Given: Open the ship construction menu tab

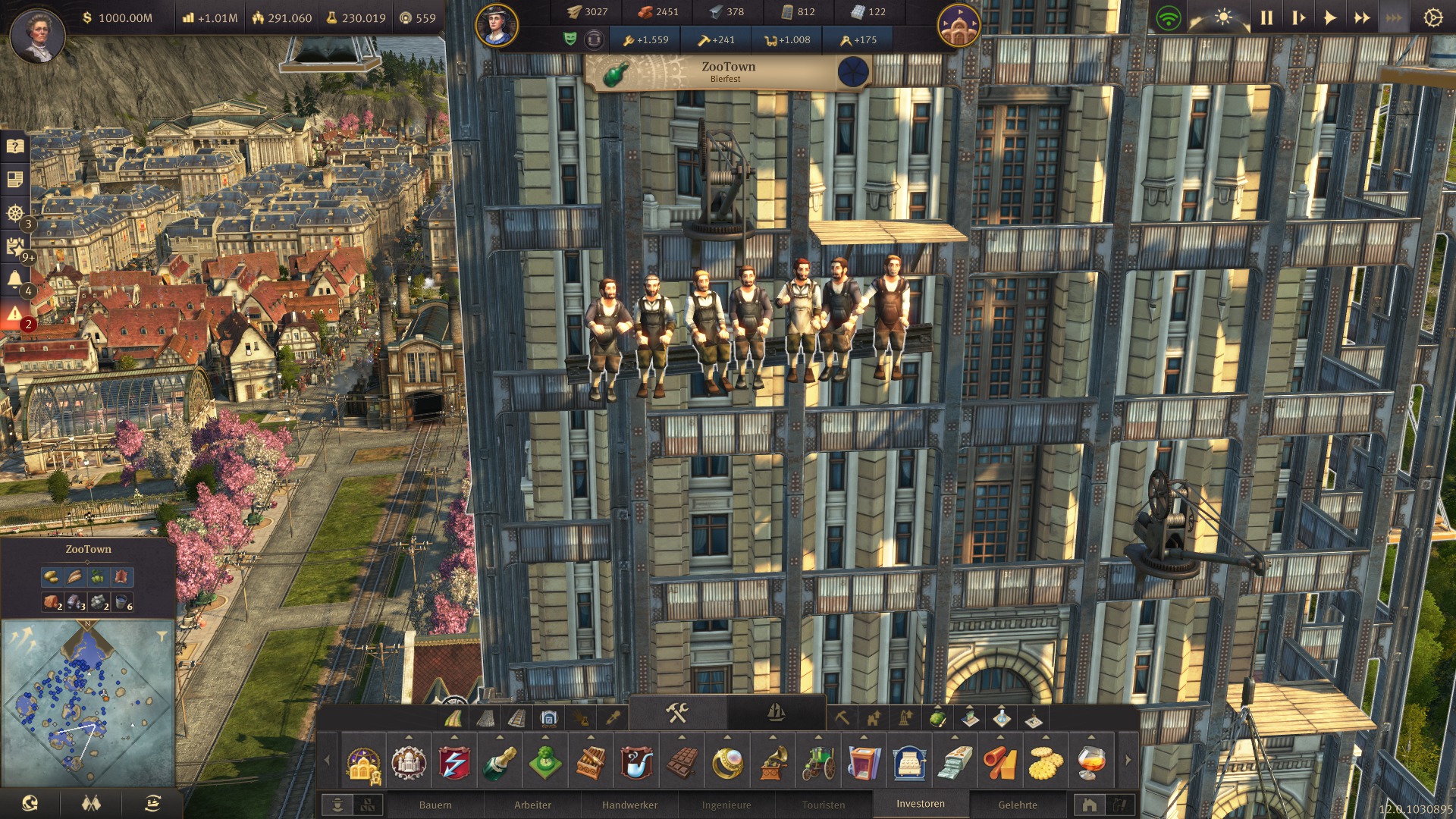Looking at the screenshot, I should (x=776, y=712).
